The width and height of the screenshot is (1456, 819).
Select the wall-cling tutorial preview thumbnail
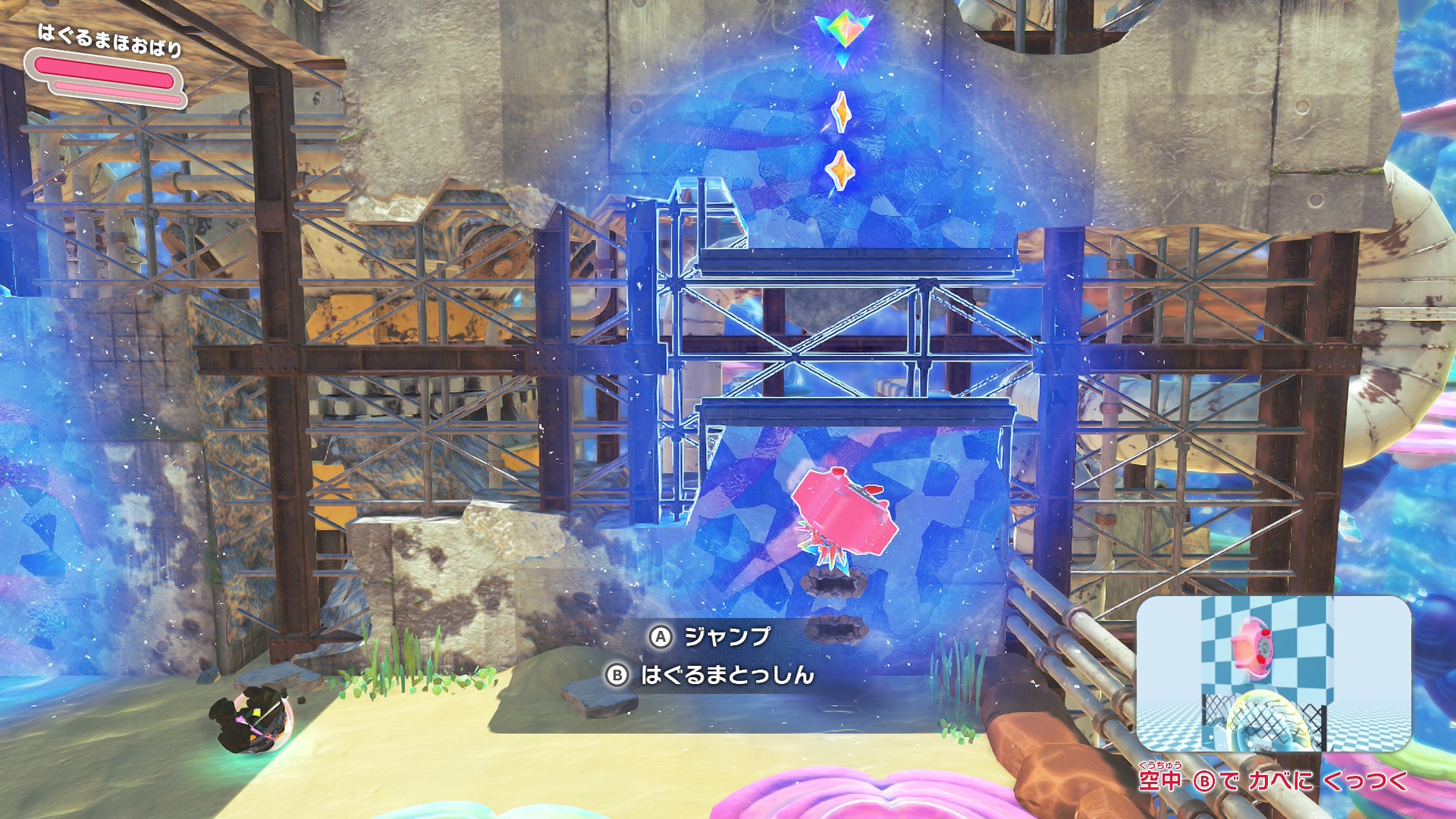coord(1273,673)
